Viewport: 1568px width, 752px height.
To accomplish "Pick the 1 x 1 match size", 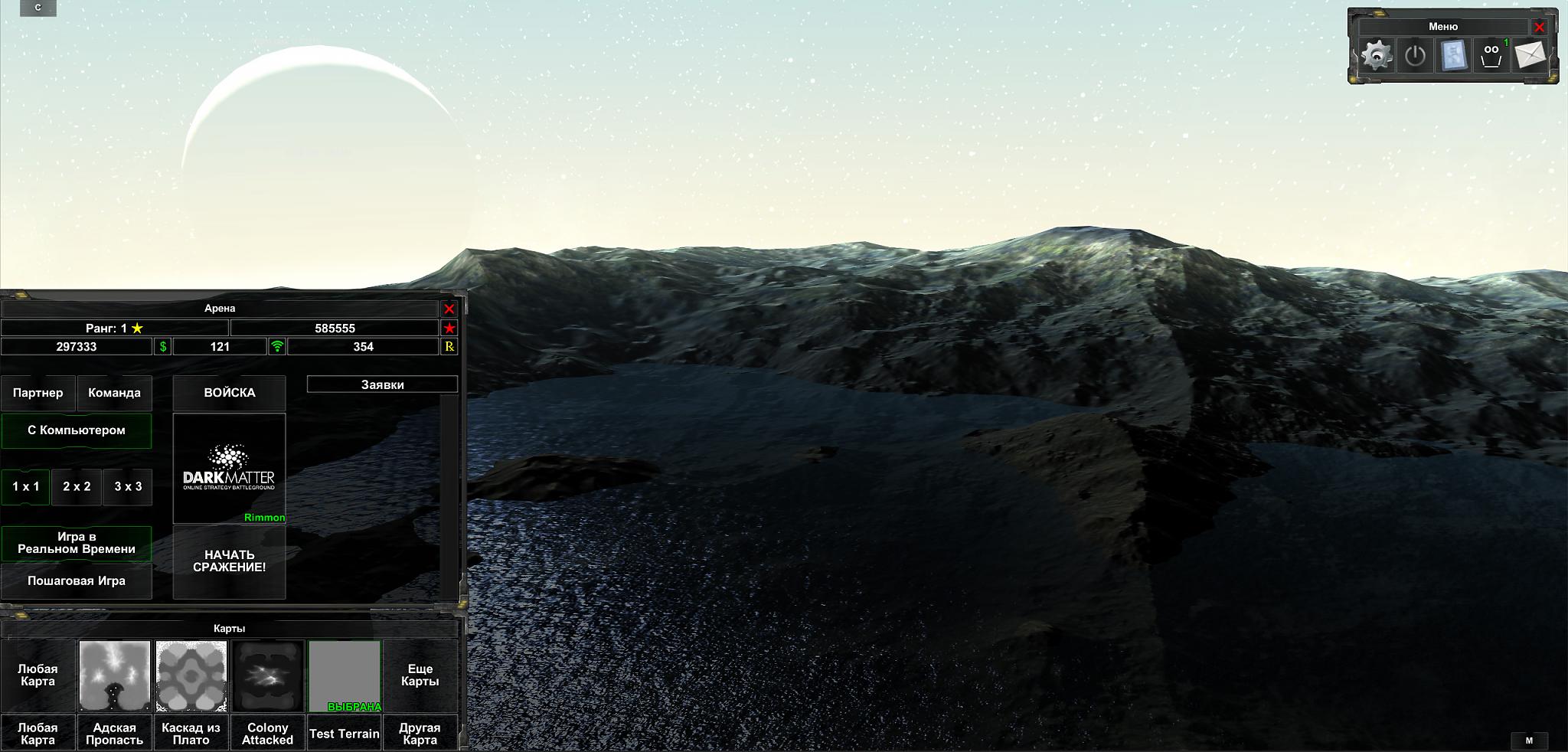I will pos(25,487).
